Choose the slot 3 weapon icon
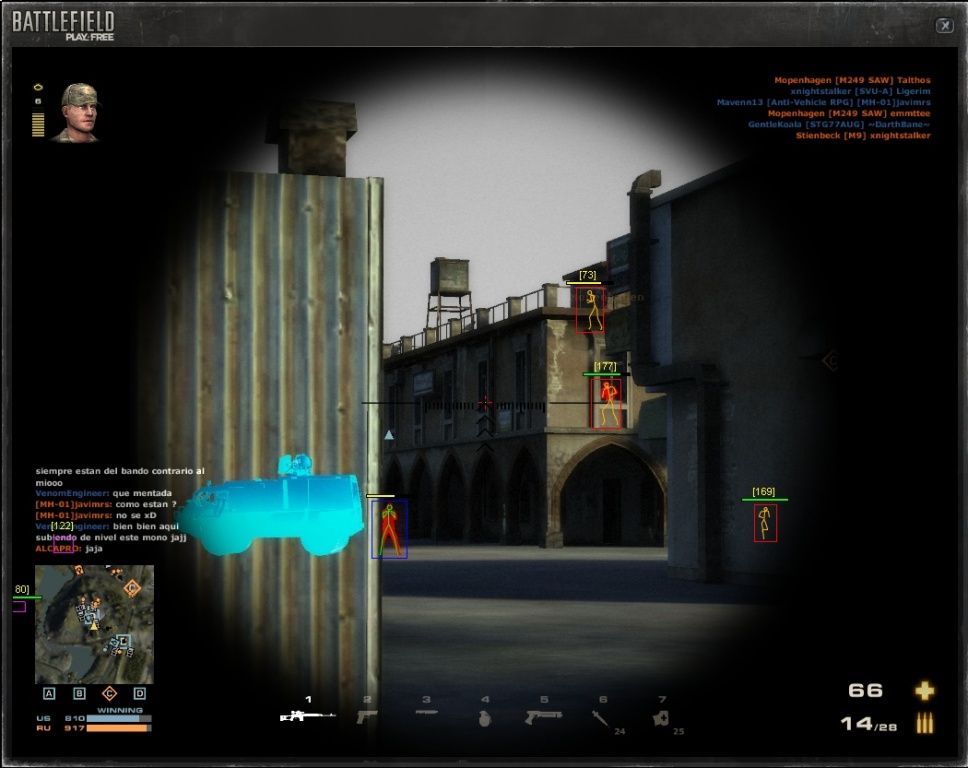 [x=427, y=714]
